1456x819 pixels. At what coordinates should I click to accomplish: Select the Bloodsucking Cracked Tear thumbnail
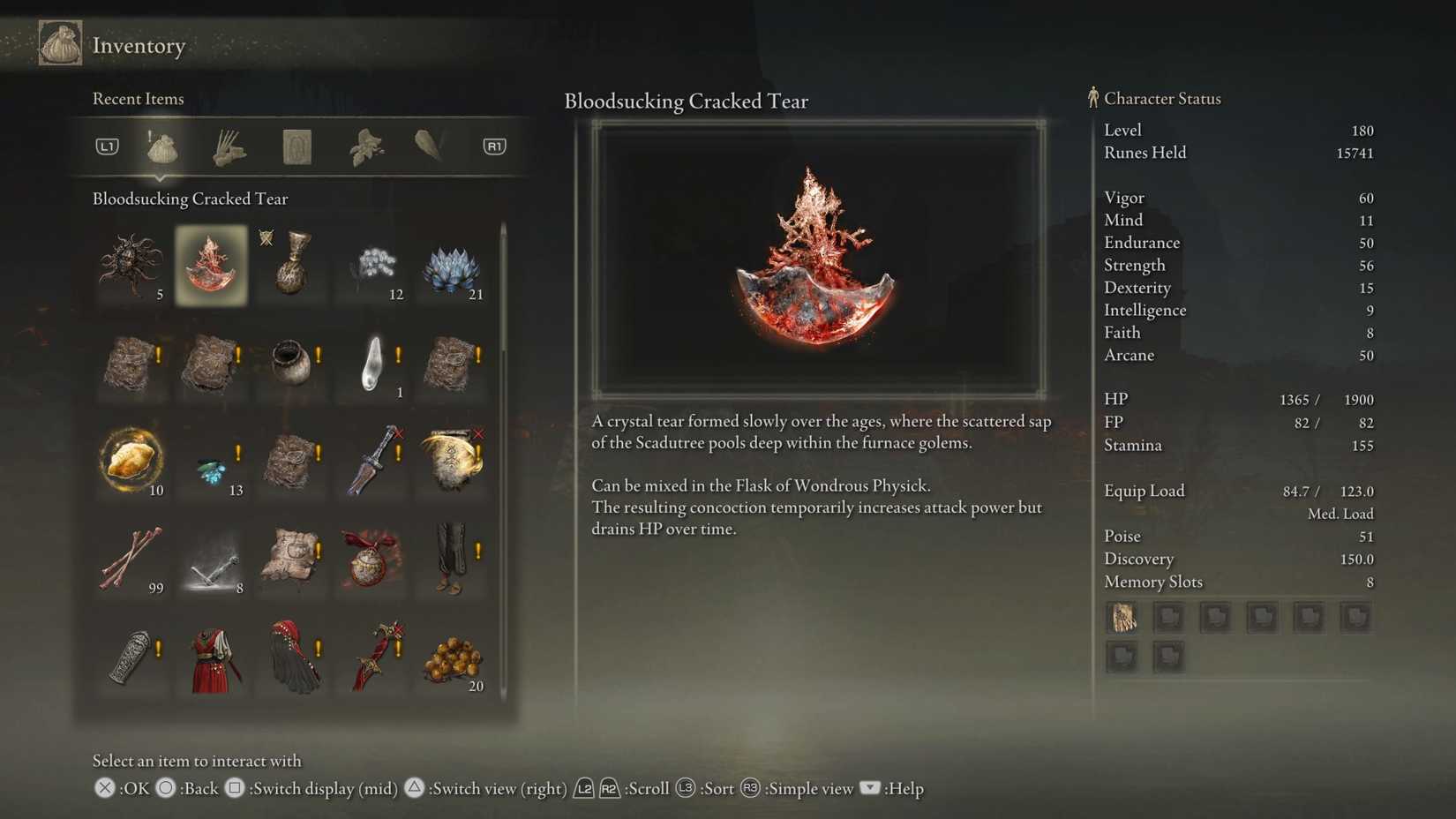click(x=211, y=266)
